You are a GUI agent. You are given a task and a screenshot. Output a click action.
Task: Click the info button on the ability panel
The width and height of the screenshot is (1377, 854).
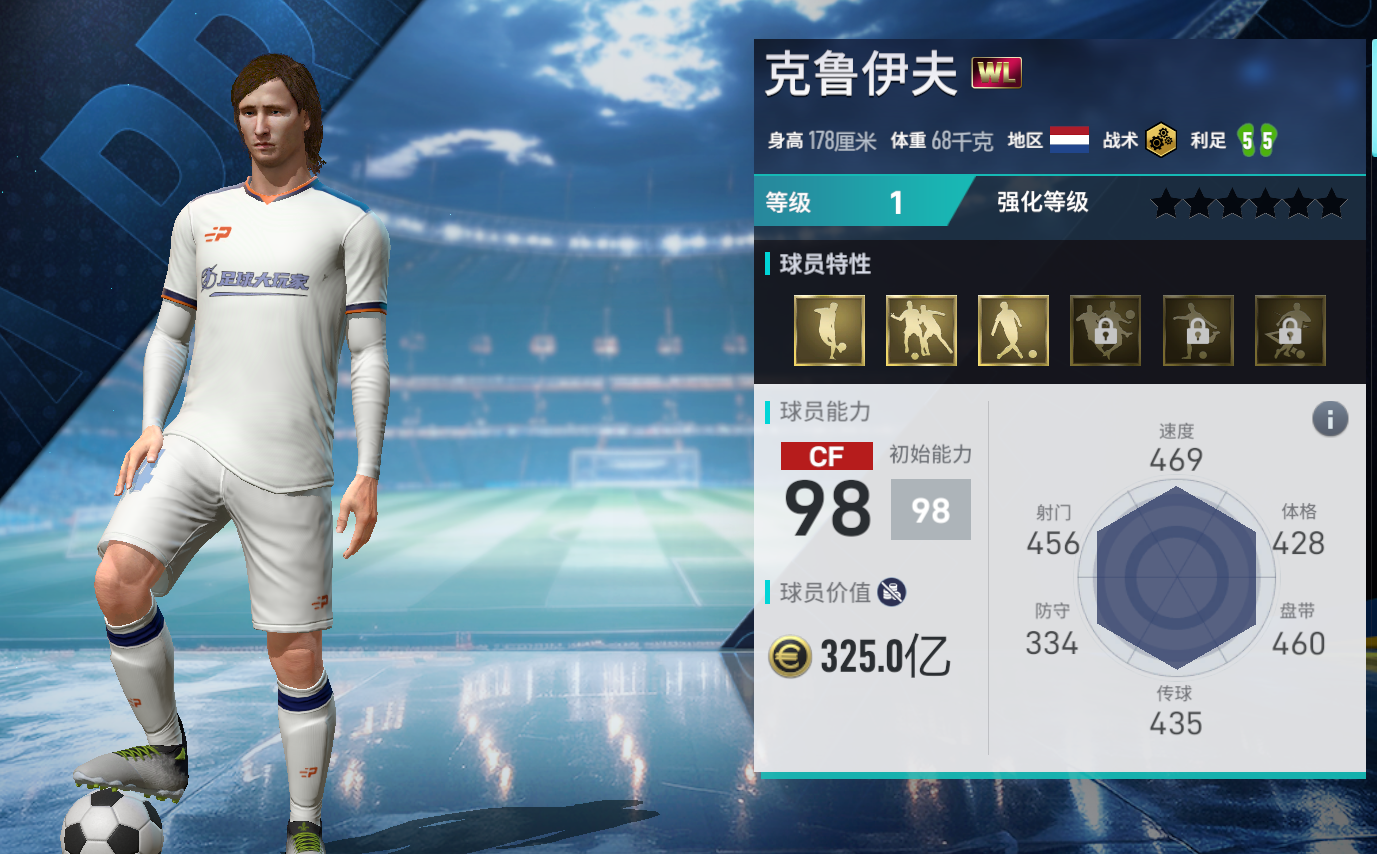[1329, 419]
